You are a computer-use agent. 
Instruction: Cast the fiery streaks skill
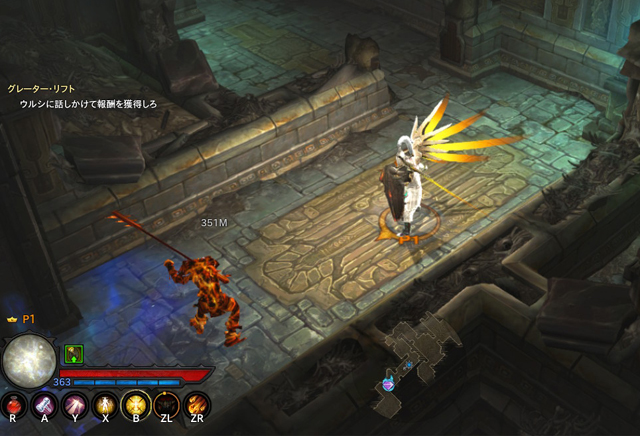click(196, 404)
